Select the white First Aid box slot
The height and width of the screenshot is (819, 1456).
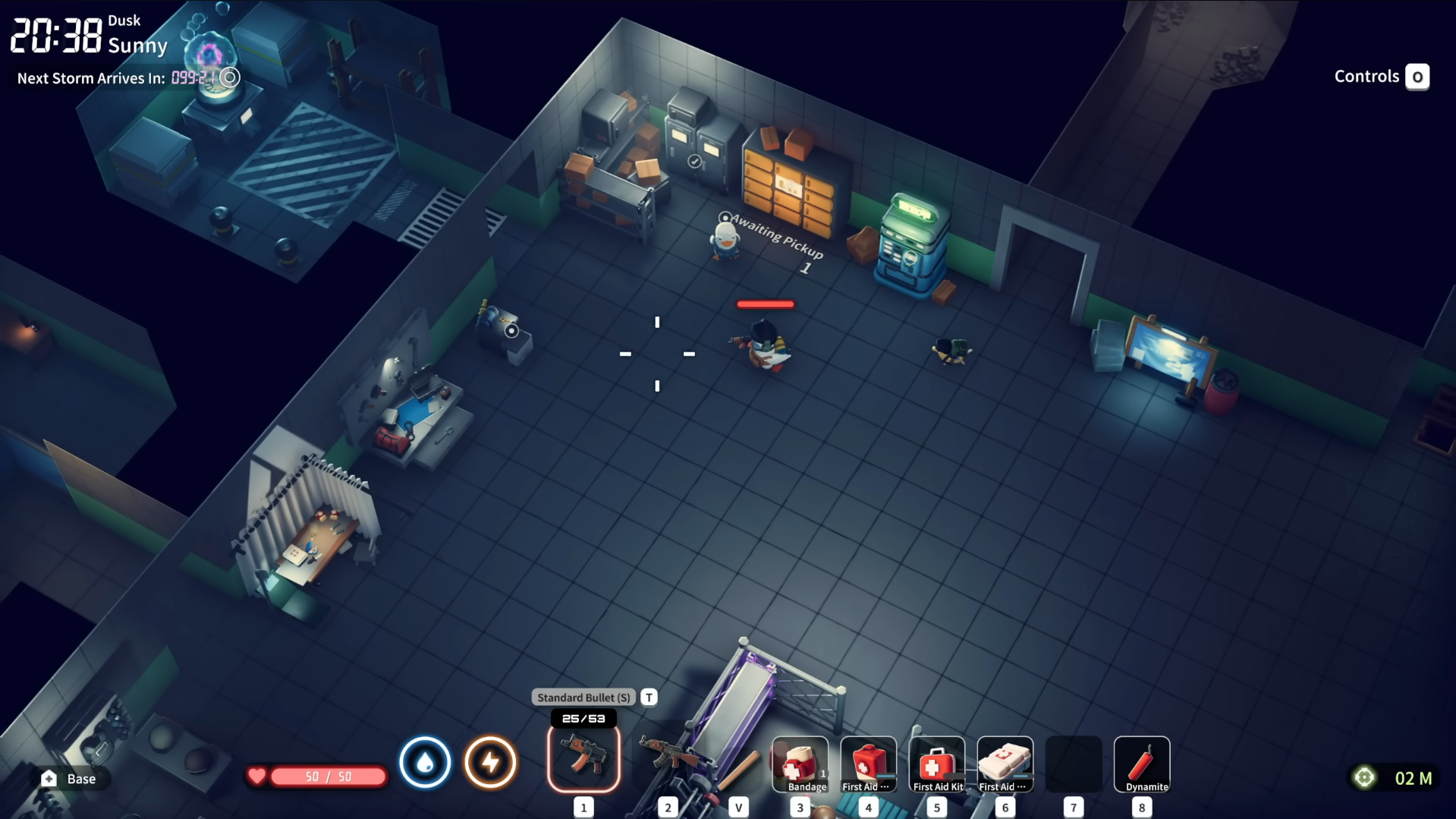tap(1005, 764)
